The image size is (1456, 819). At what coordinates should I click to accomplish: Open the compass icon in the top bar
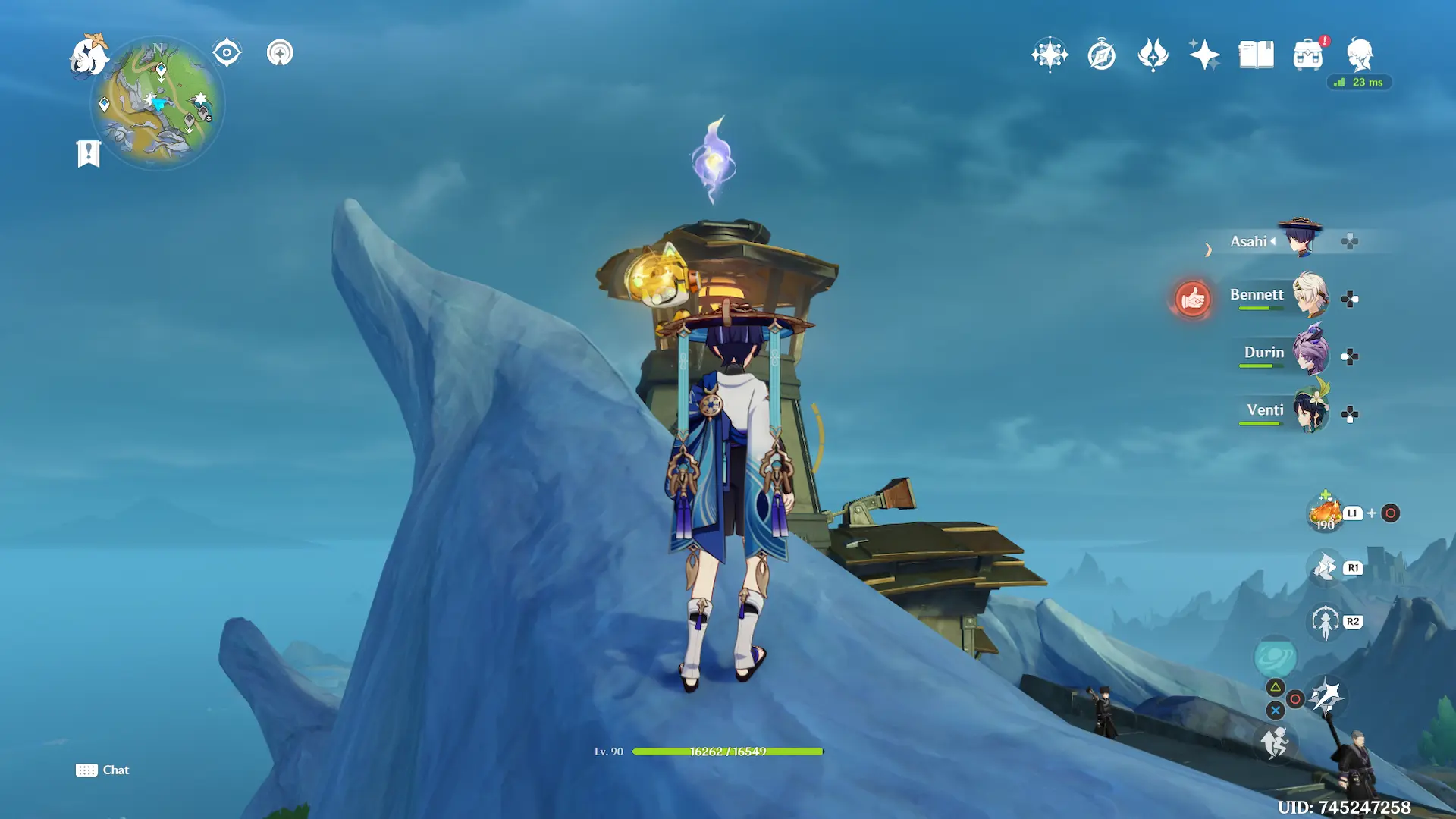(x=1101, y=55)
